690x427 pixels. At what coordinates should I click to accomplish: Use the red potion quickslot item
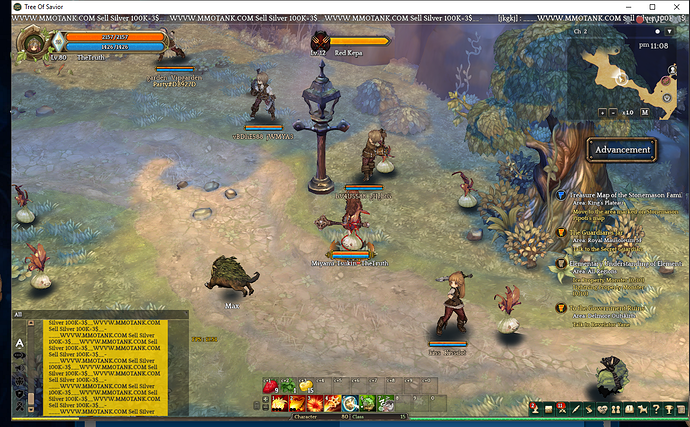[x=271, y=384]
